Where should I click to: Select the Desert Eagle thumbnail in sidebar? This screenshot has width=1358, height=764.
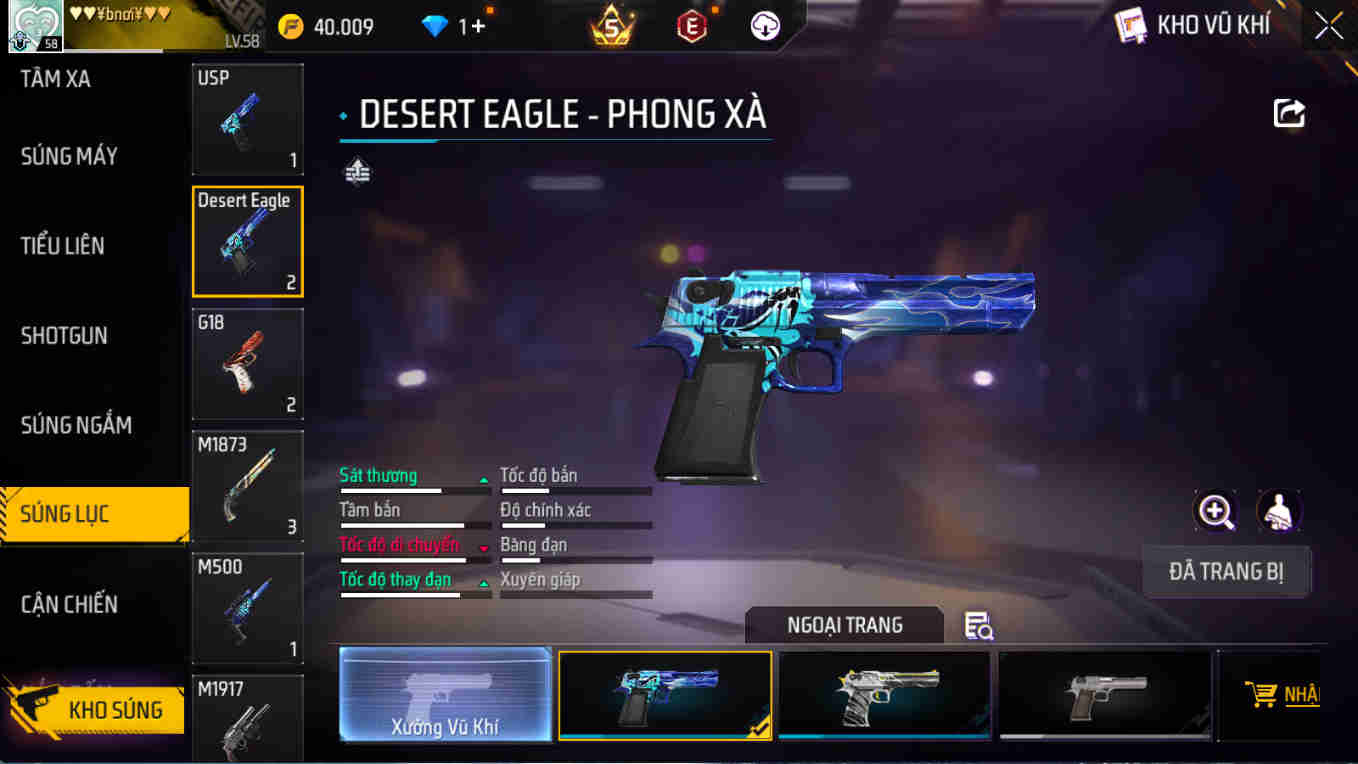coord(247,241)
